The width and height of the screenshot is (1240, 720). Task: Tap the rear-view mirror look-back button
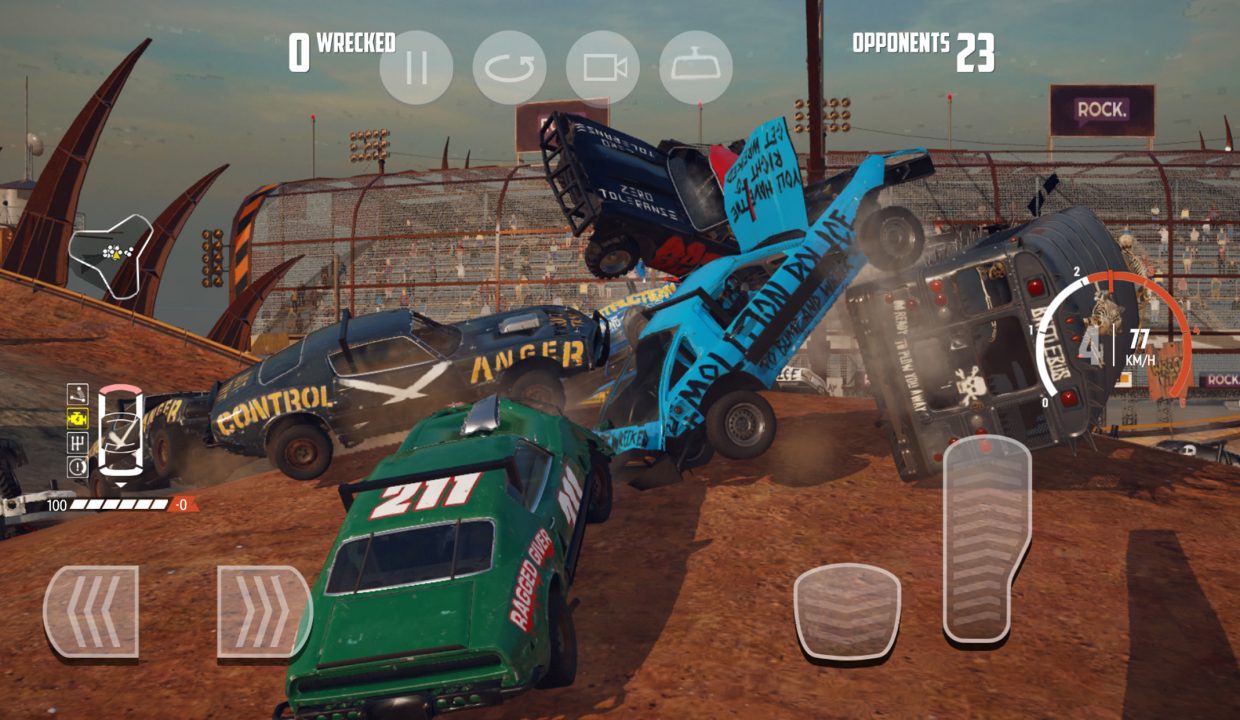[696, 68]
